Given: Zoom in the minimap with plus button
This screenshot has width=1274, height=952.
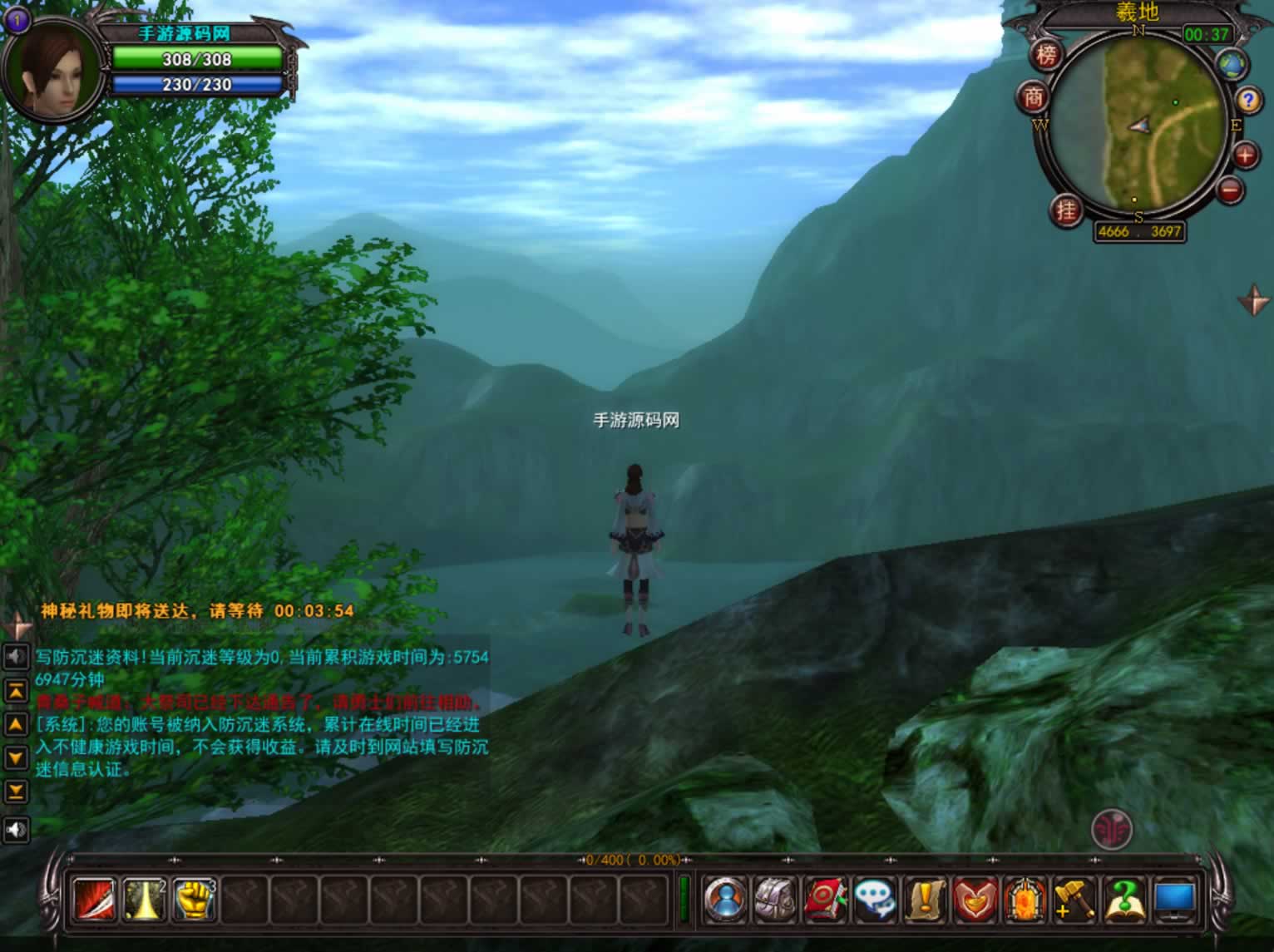Looking at the screenshot, I should pyautogui.click(x=1244, y=155).
